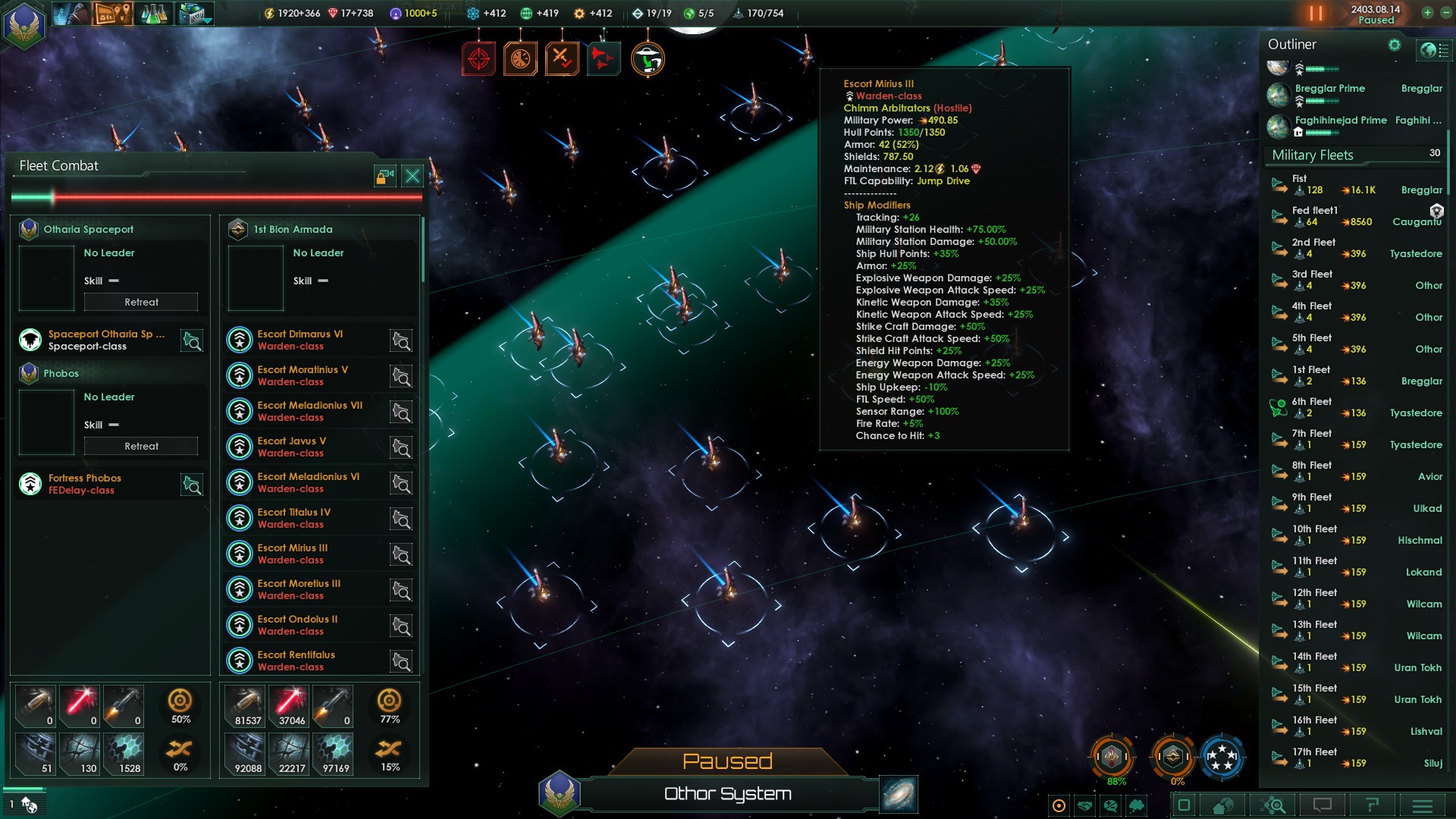Toggle the combat camera lock icon
This screenshot has height=819, width=1456.
[385, 177]
